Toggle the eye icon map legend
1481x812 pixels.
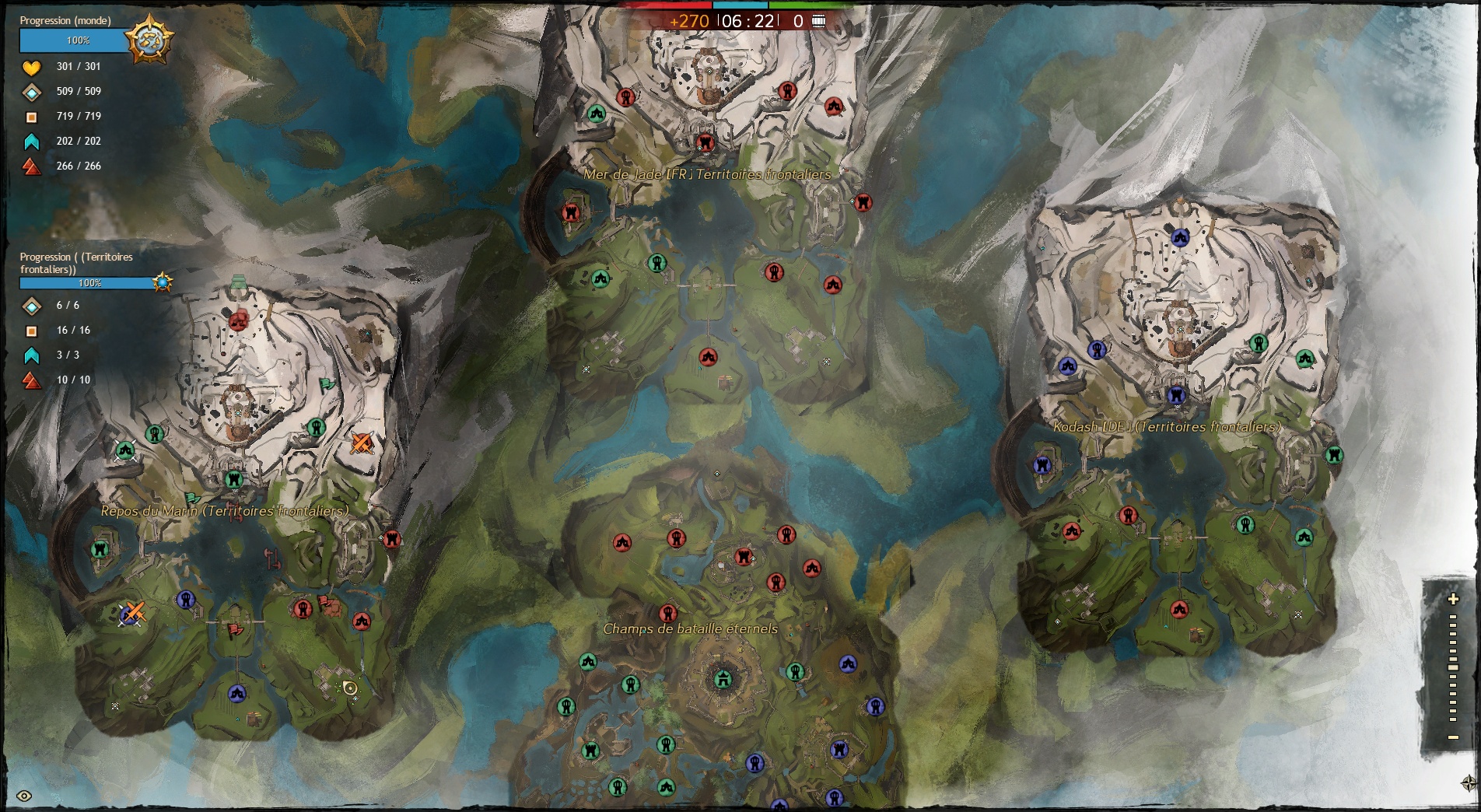click(x=24, y=796)
